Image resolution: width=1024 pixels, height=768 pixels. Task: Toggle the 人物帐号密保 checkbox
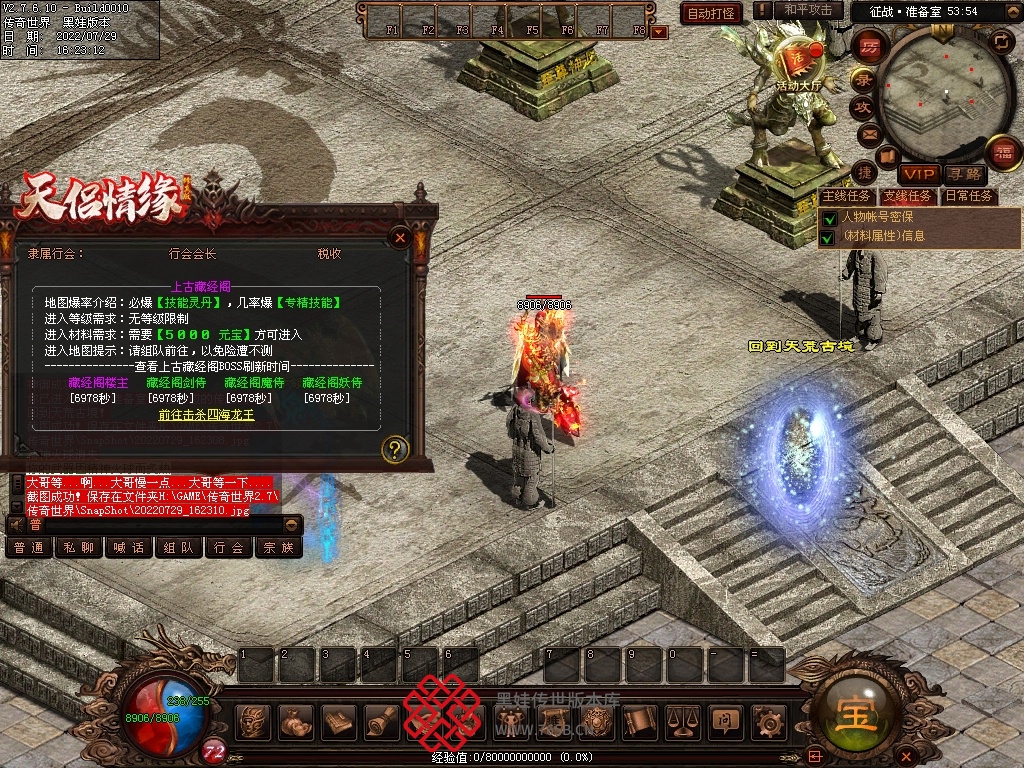click(827, 218)
